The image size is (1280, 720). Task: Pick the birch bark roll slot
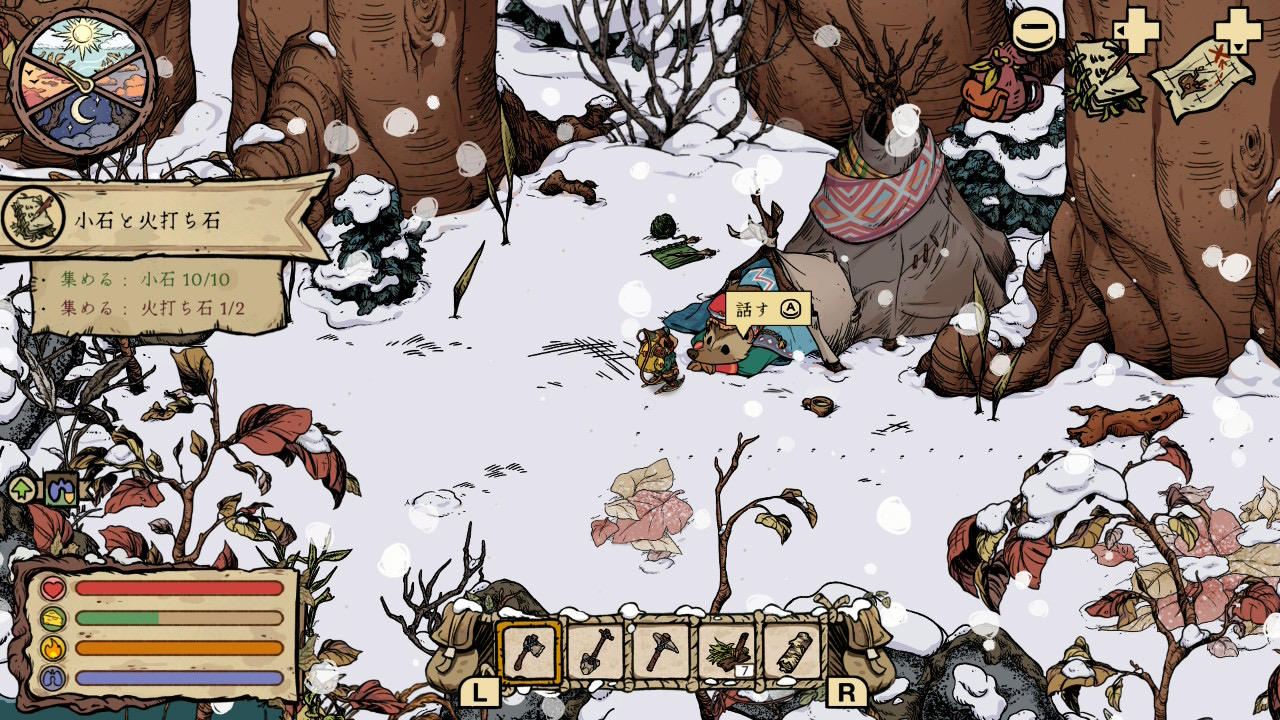coord(793,652)
